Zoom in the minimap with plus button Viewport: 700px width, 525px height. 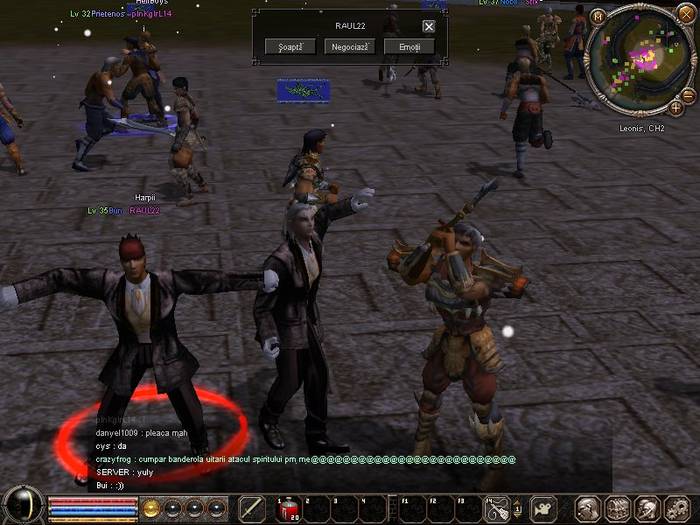(676, 108)
